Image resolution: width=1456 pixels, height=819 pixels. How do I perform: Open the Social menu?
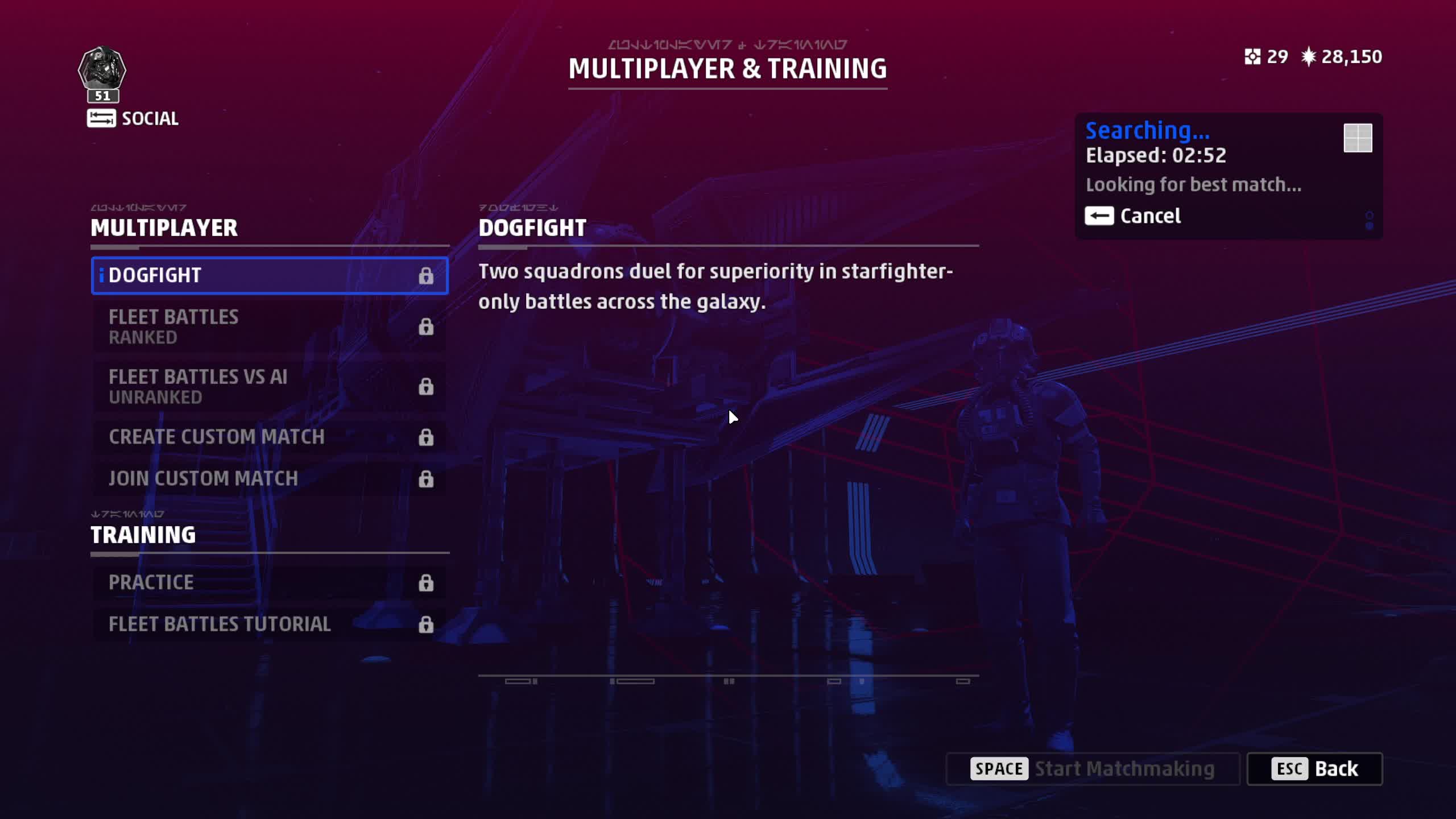(x=133, y=118)
